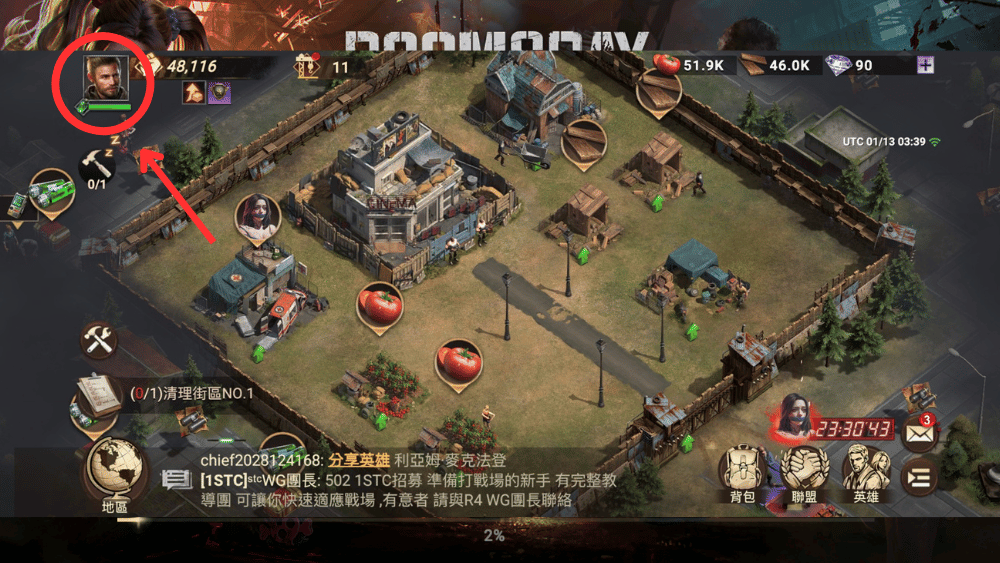Tap the crane icon showing 11

pos(305,67)
